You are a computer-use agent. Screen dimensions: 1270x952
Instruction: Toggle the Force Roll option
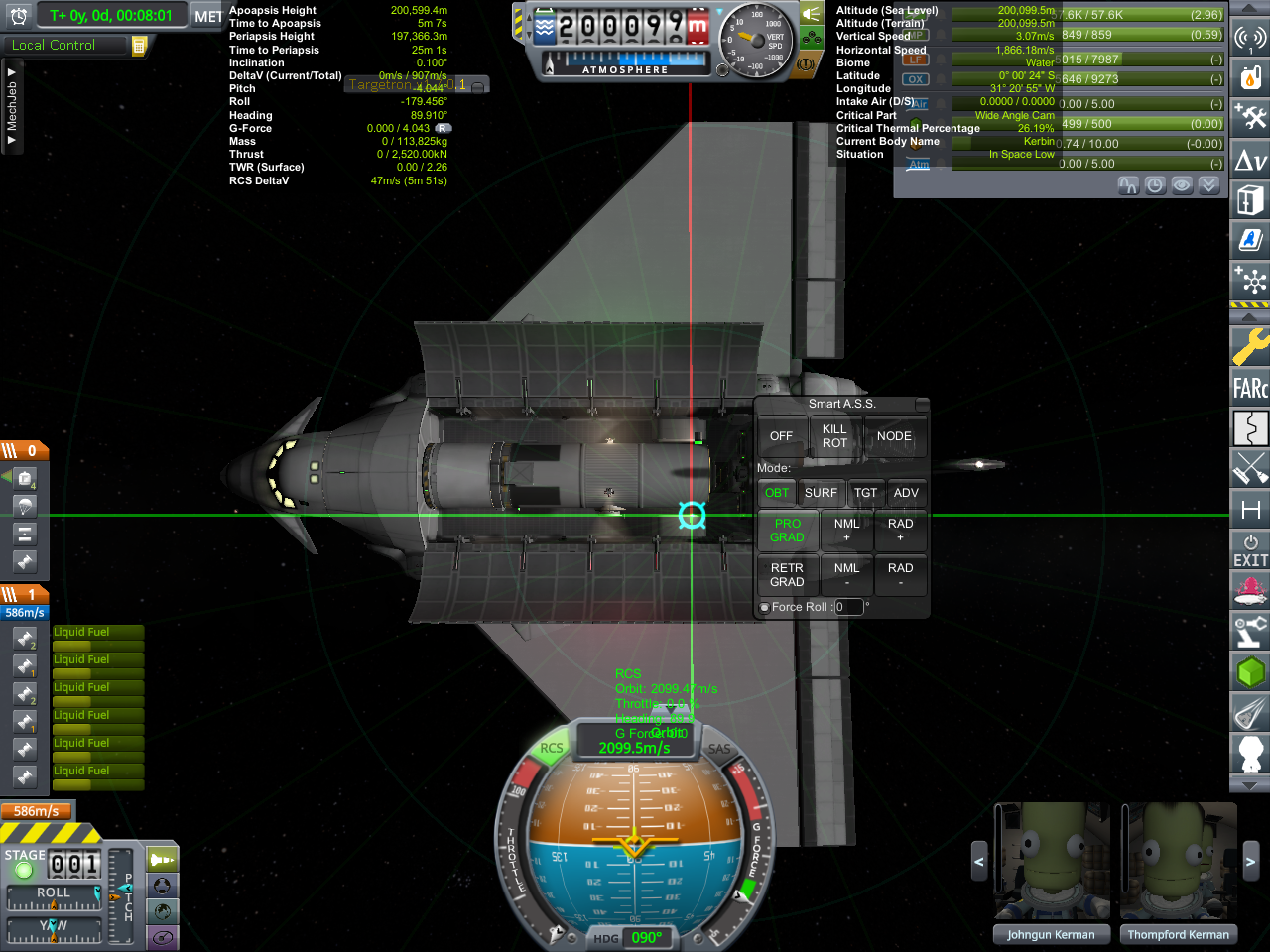click(x=765, y=608)
